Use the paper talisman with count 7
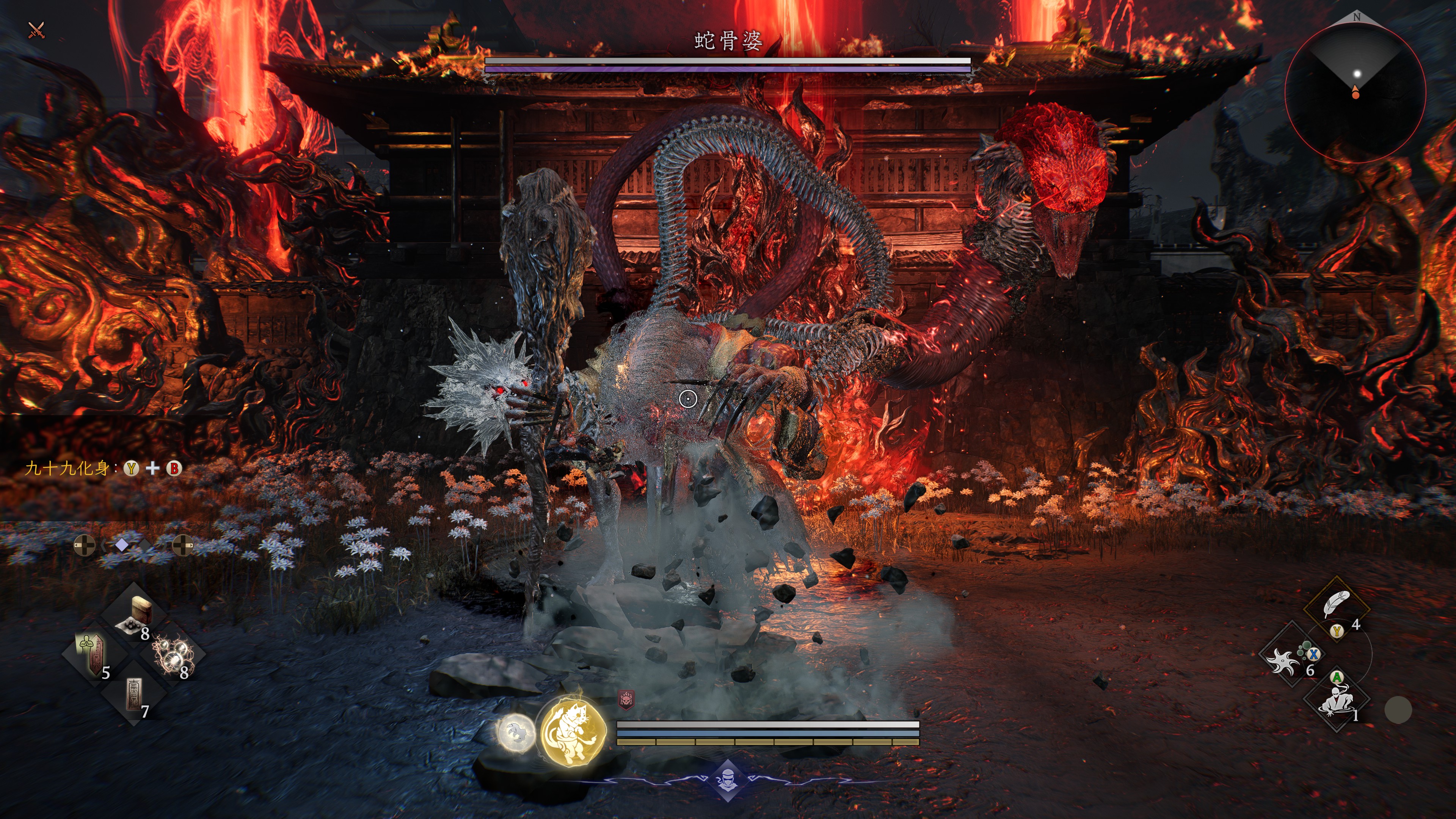 tap(133, 694)
